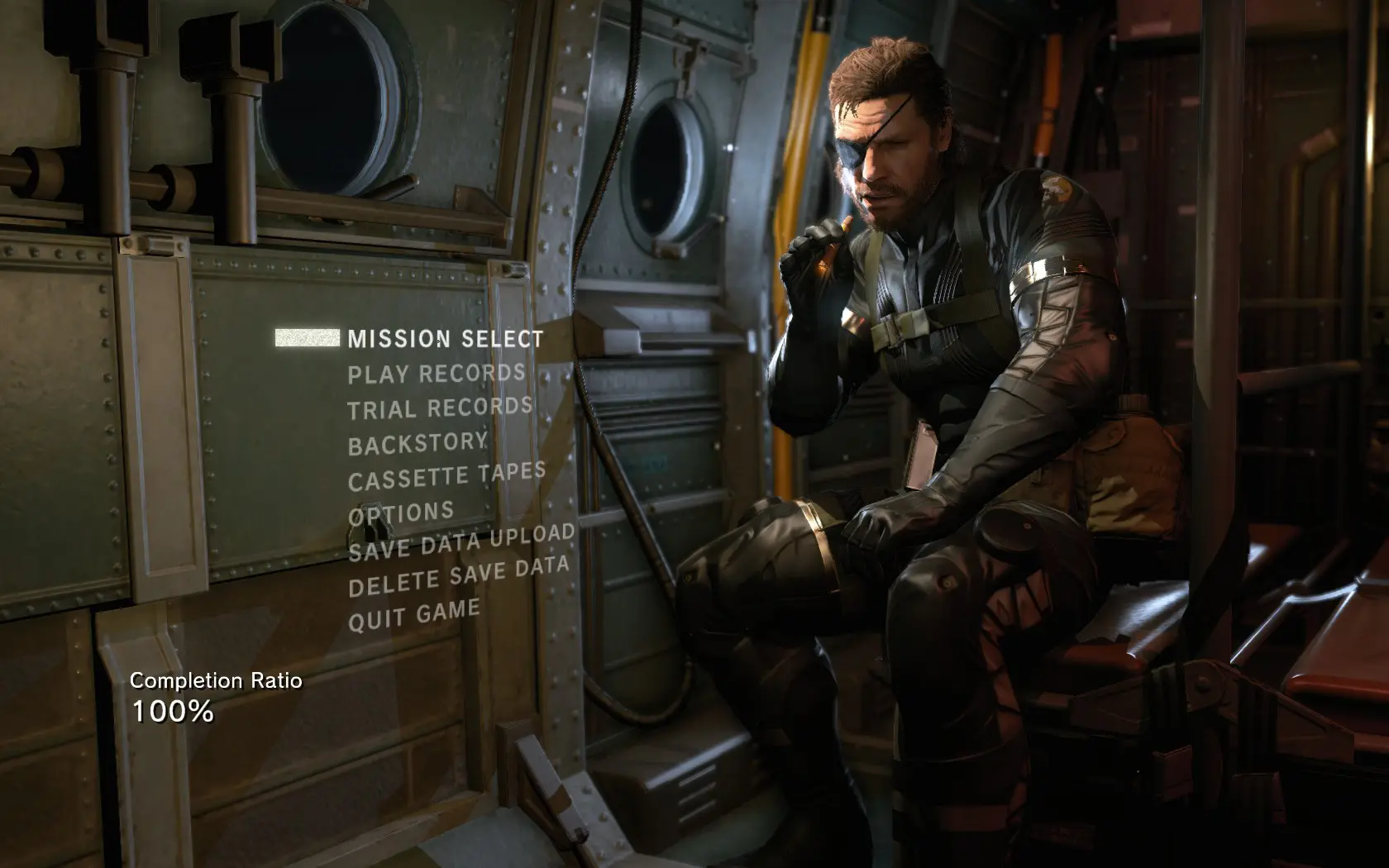This screenshot has width=1389, height=868.
Task: Choose Delete Save Data
Action: [459, 577]
